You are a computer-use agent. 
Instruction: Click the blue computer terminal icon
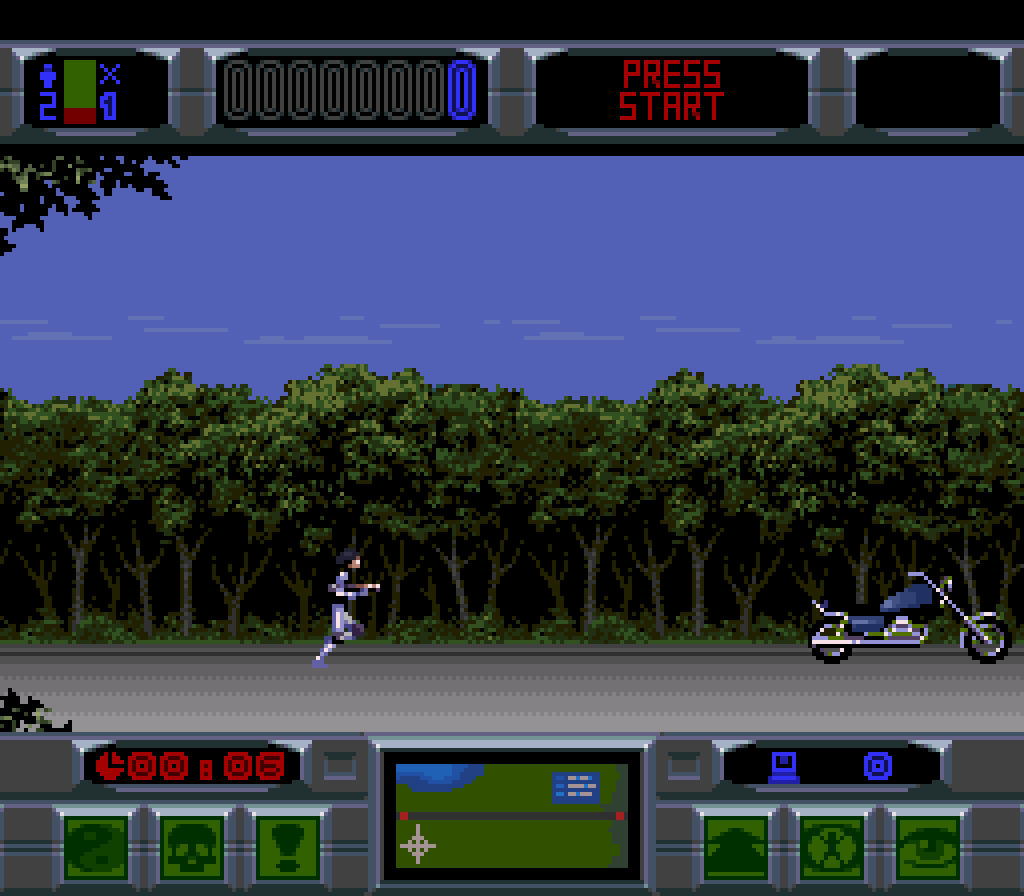pyautogui.click(x=784, y=767)
